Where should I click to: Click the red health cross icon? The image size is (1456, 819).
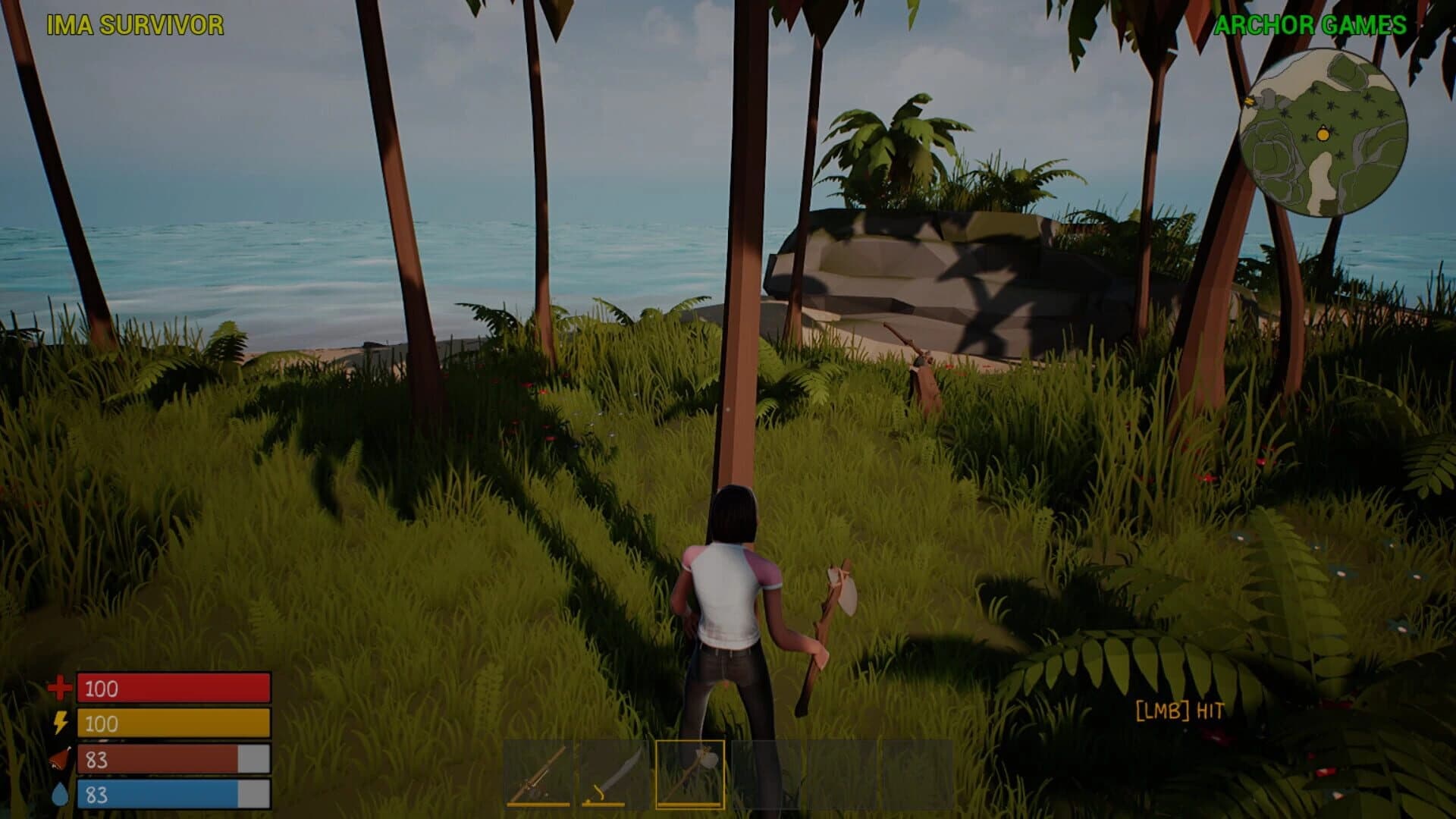click(x=59, y=689)
